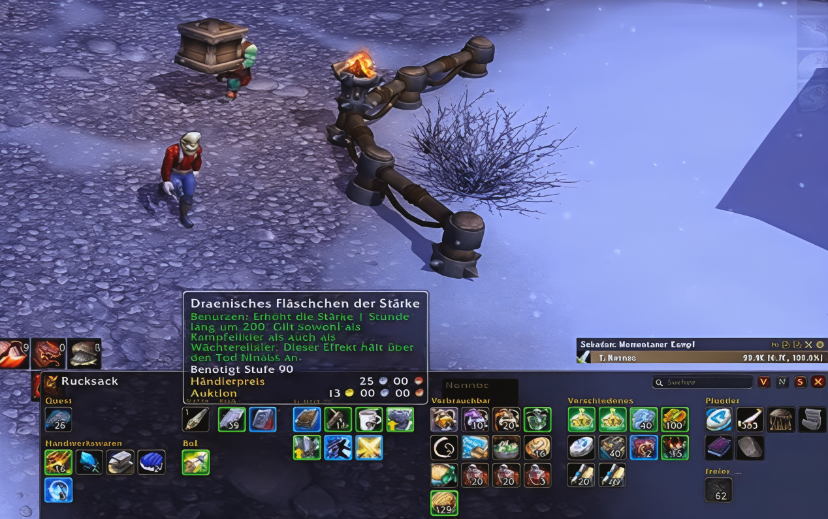Click the red V button in the bag header
828x519 pixels.
(764, 382)
